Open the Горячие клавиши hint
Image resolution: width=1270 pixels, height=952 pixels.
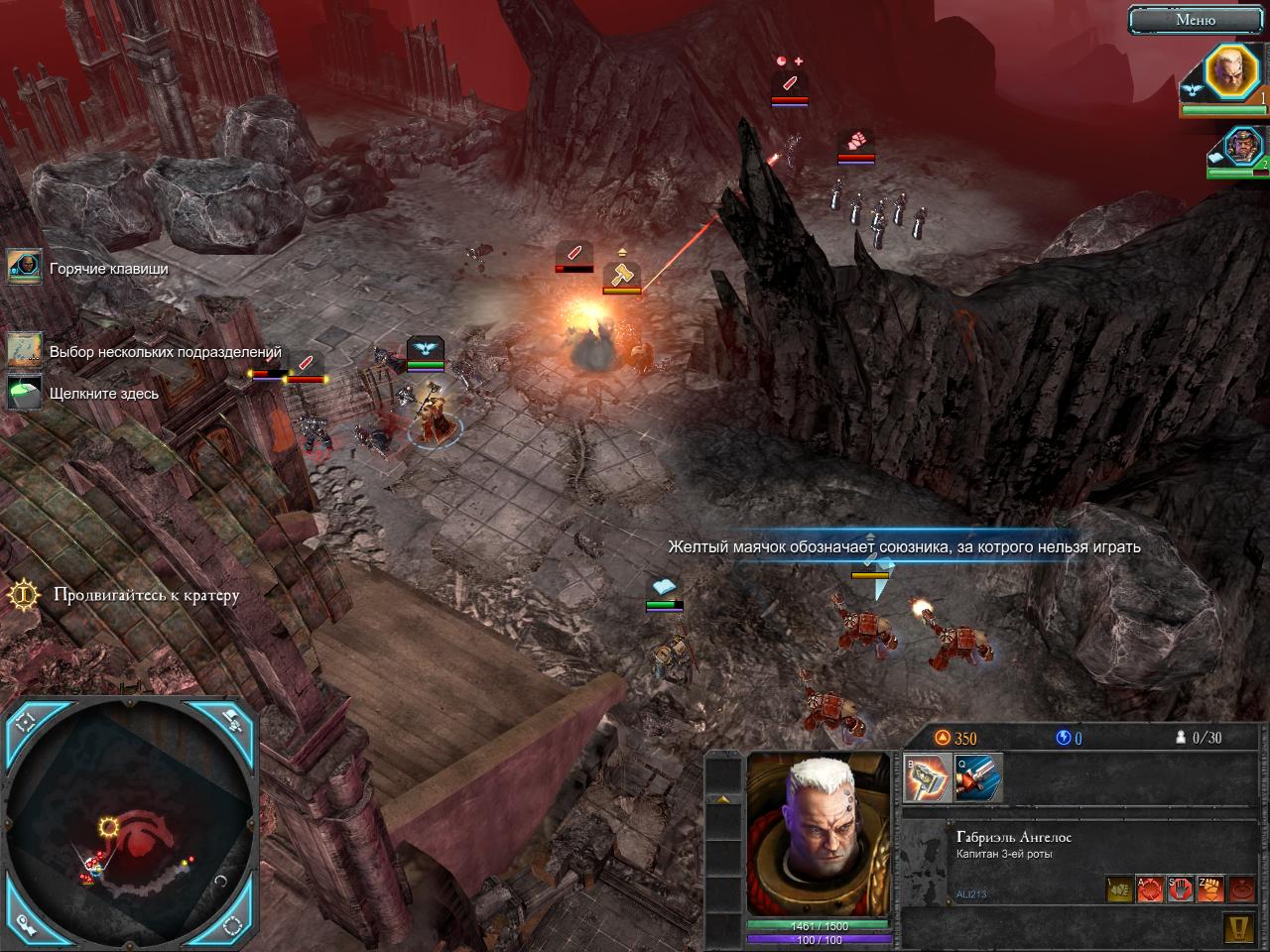click(x=26, y=268)
